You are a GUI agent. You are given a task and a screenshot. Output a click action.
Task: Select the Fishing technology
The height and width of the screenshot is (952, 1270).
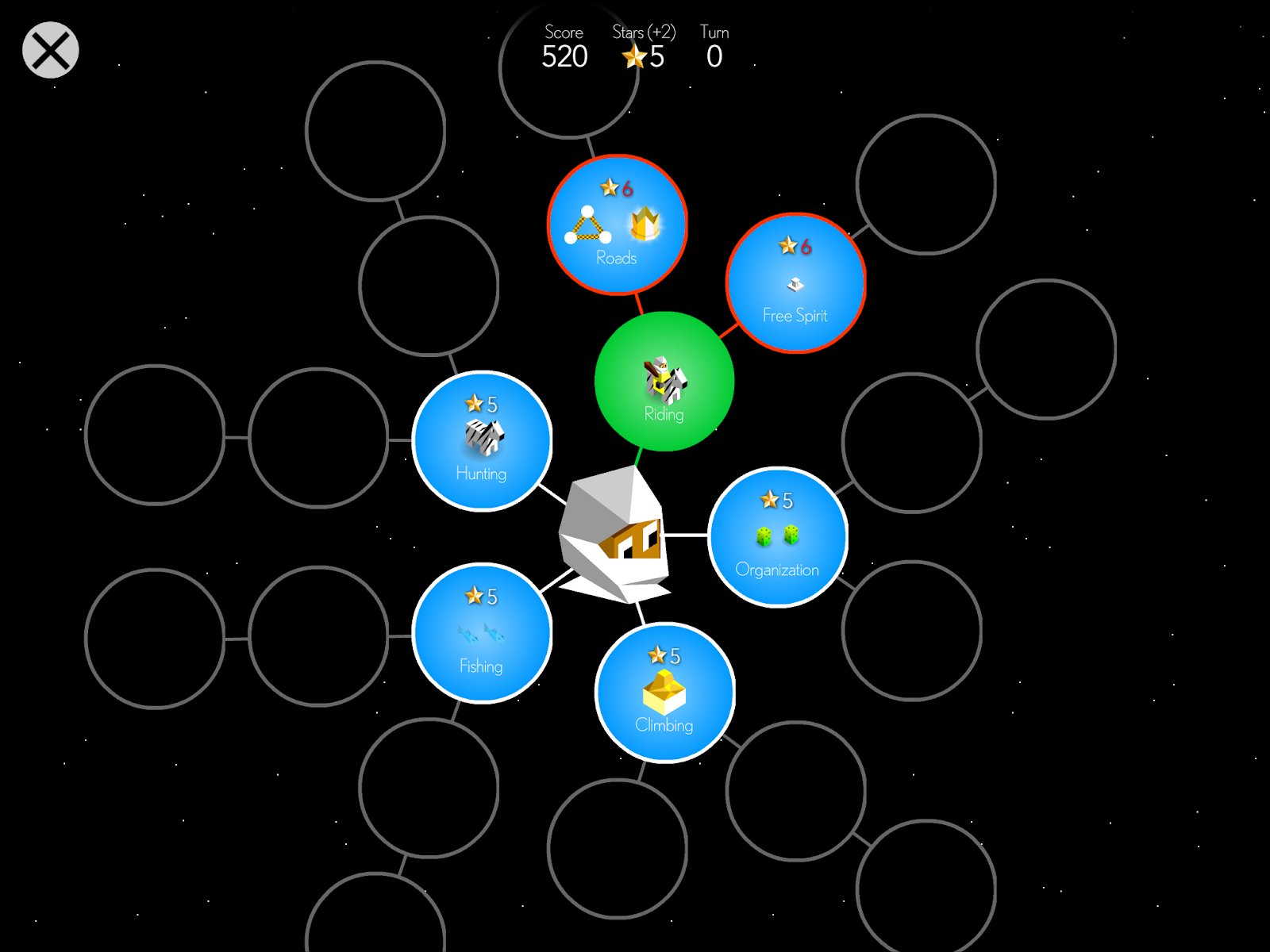pos(482,633)
